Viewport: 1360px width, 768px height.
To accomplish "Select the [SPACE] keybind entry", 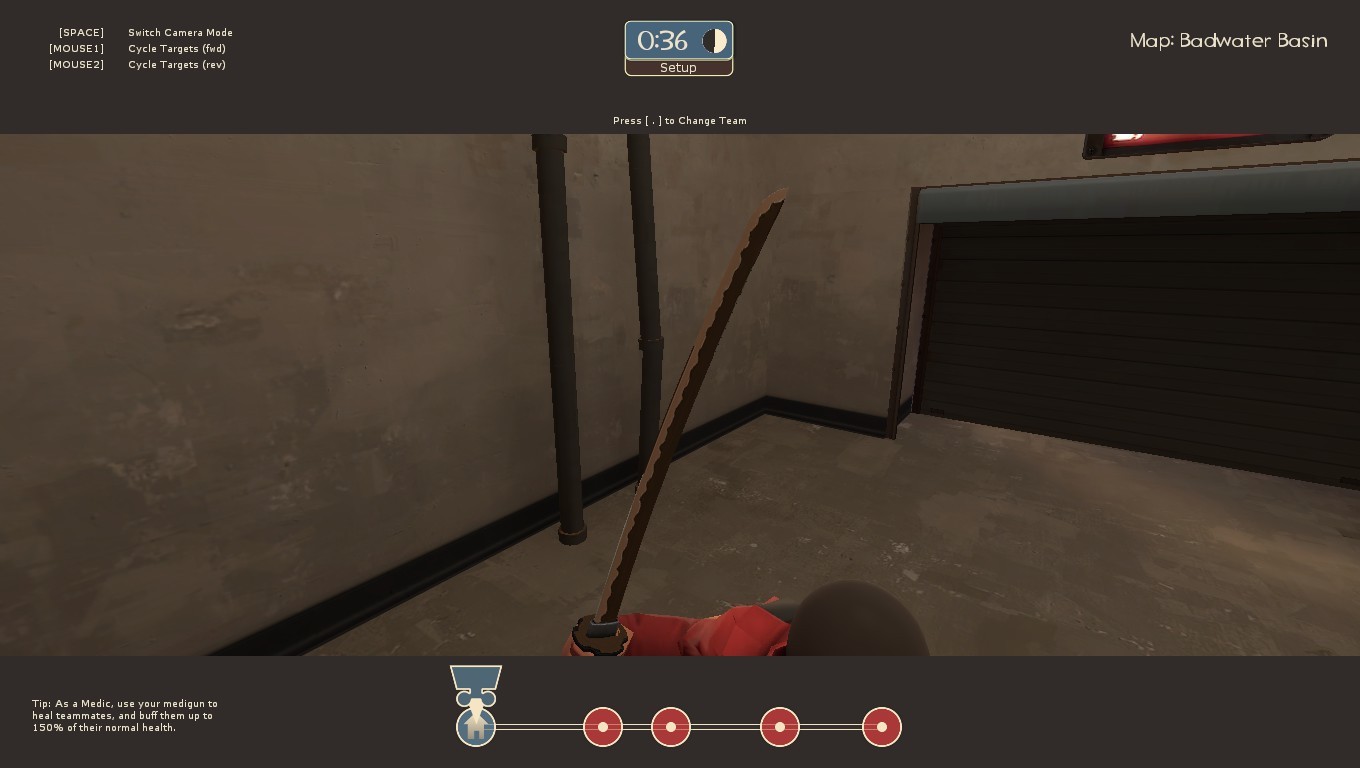I will 81,32.
